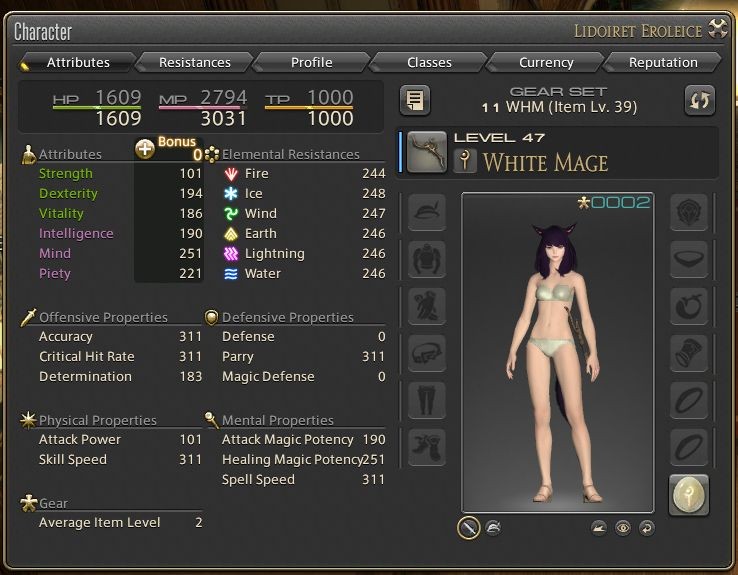738x575 pixels.
Task: Open the Profile tab
Action: (311, 62)
